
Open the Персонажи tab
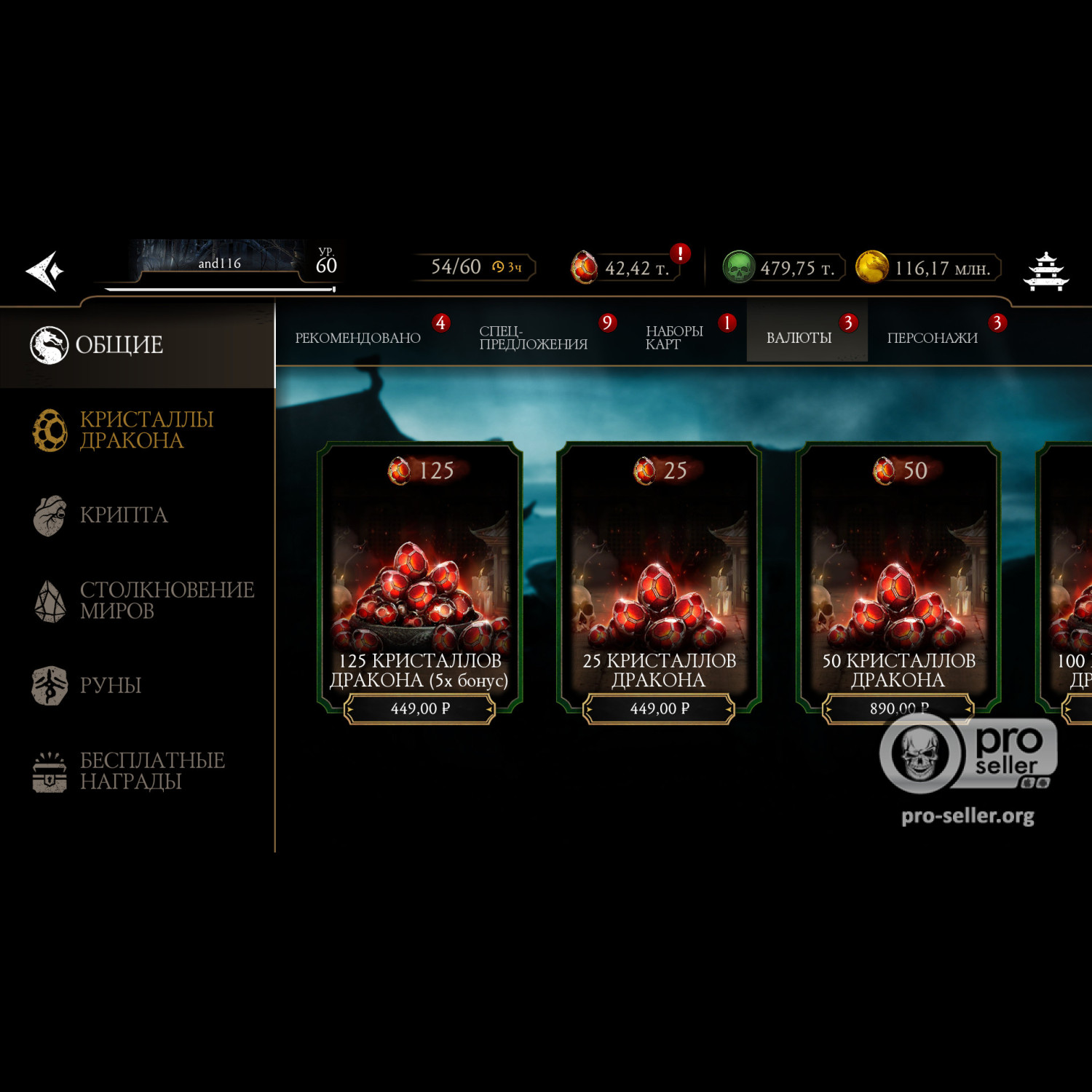932,338
